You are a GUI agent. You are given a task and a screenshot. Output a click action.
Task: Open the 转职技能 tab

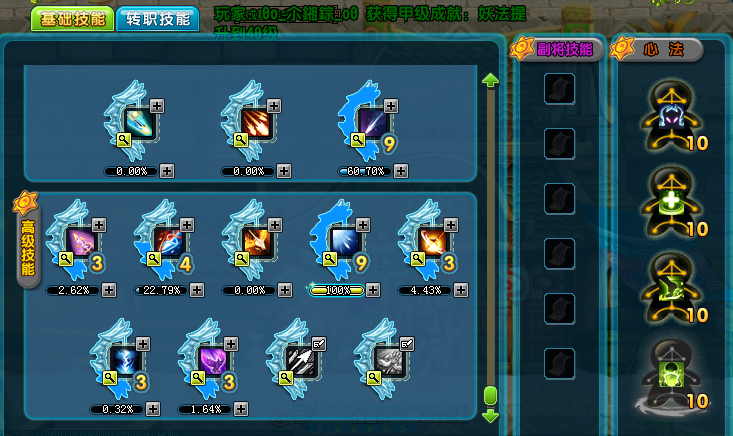tap(158, 19)
